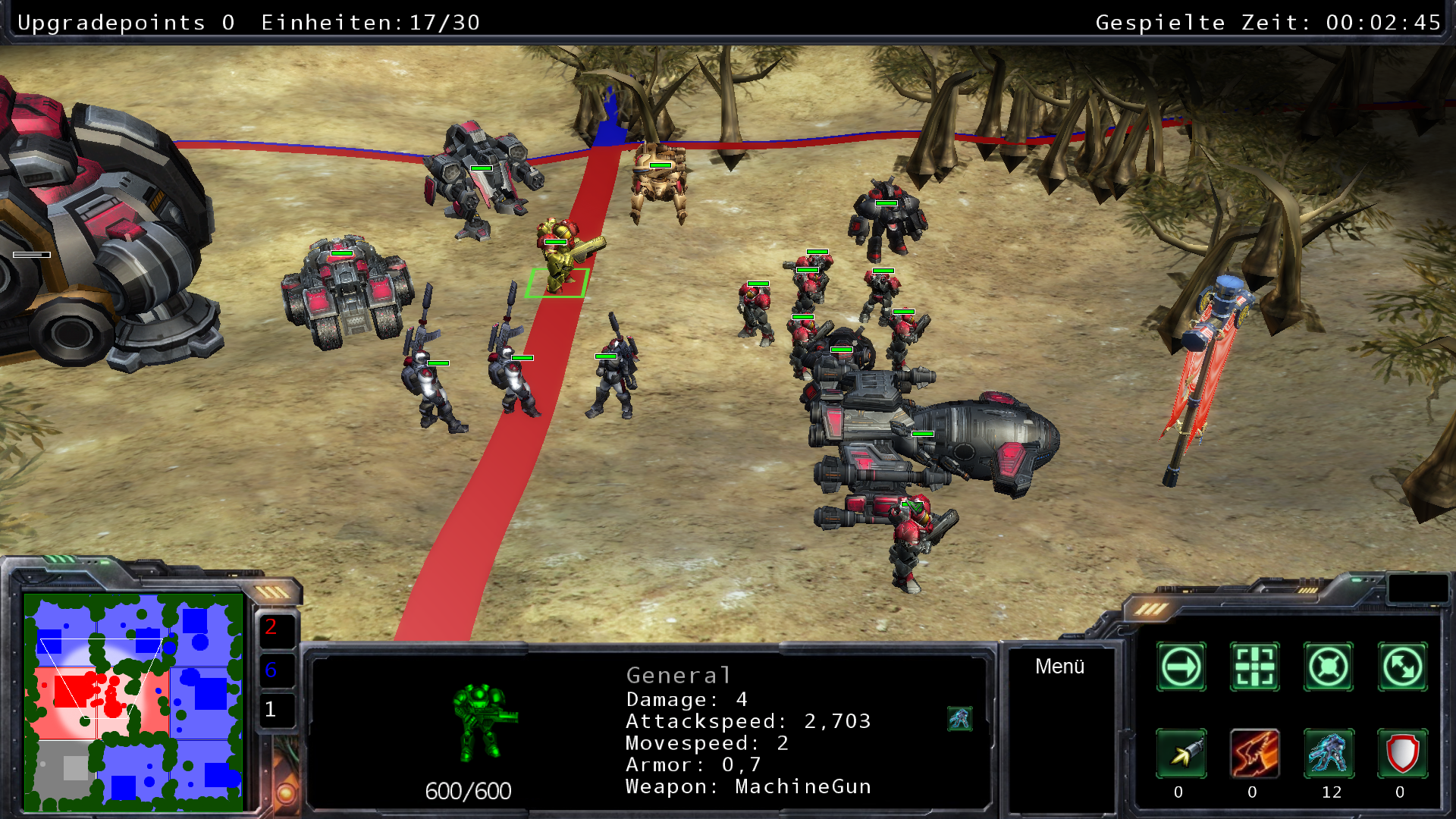Open the Menü button
The width and height of the screenshot is (1456, 819).
coord(1059,667)
